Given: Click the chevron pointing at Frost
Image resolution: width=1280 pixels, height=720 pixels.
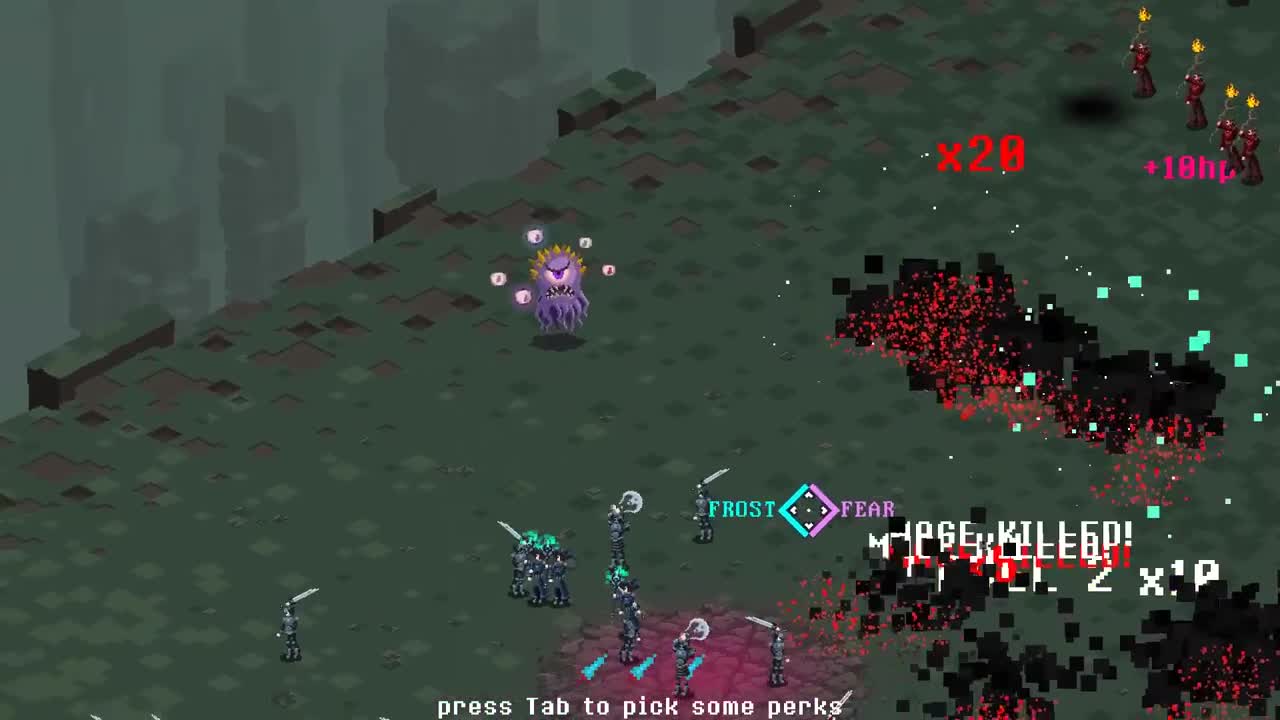Looking at the screenshot, I should [x=793, y=508].
